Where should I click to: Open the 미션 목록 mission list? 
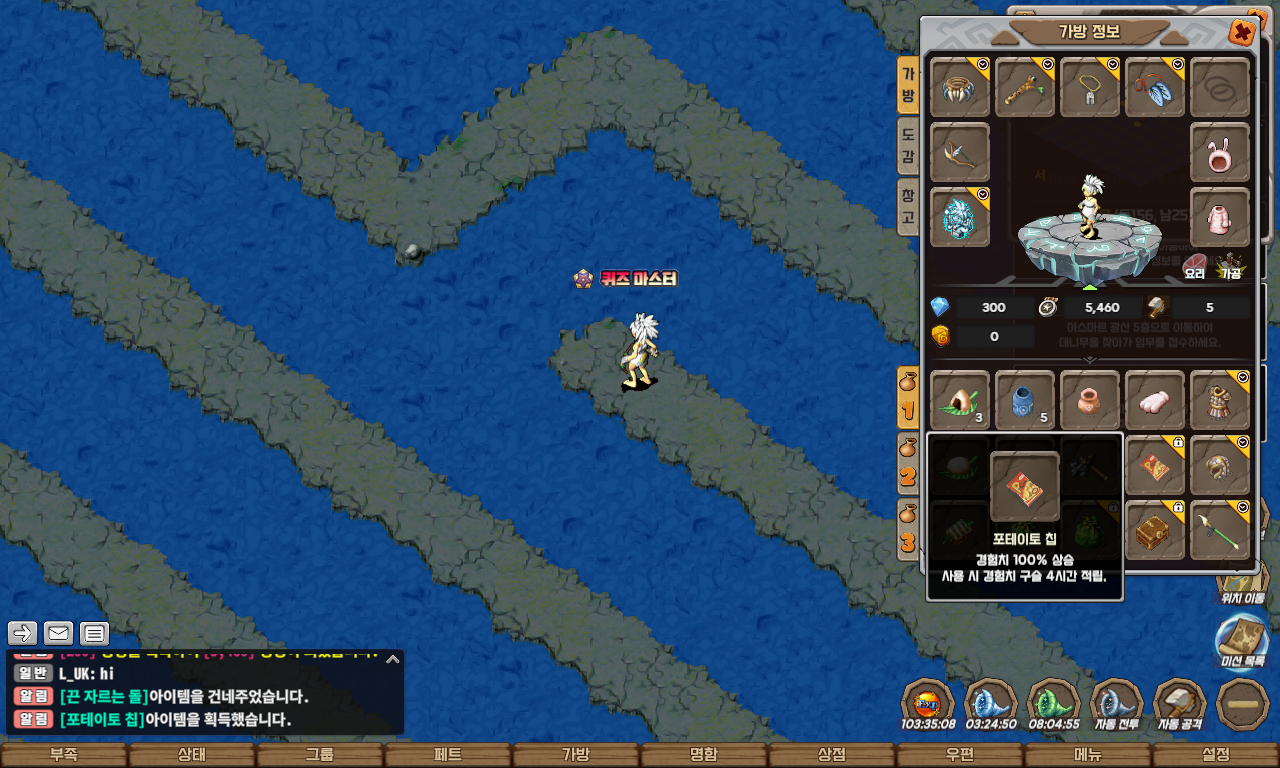pos(1242,640)
